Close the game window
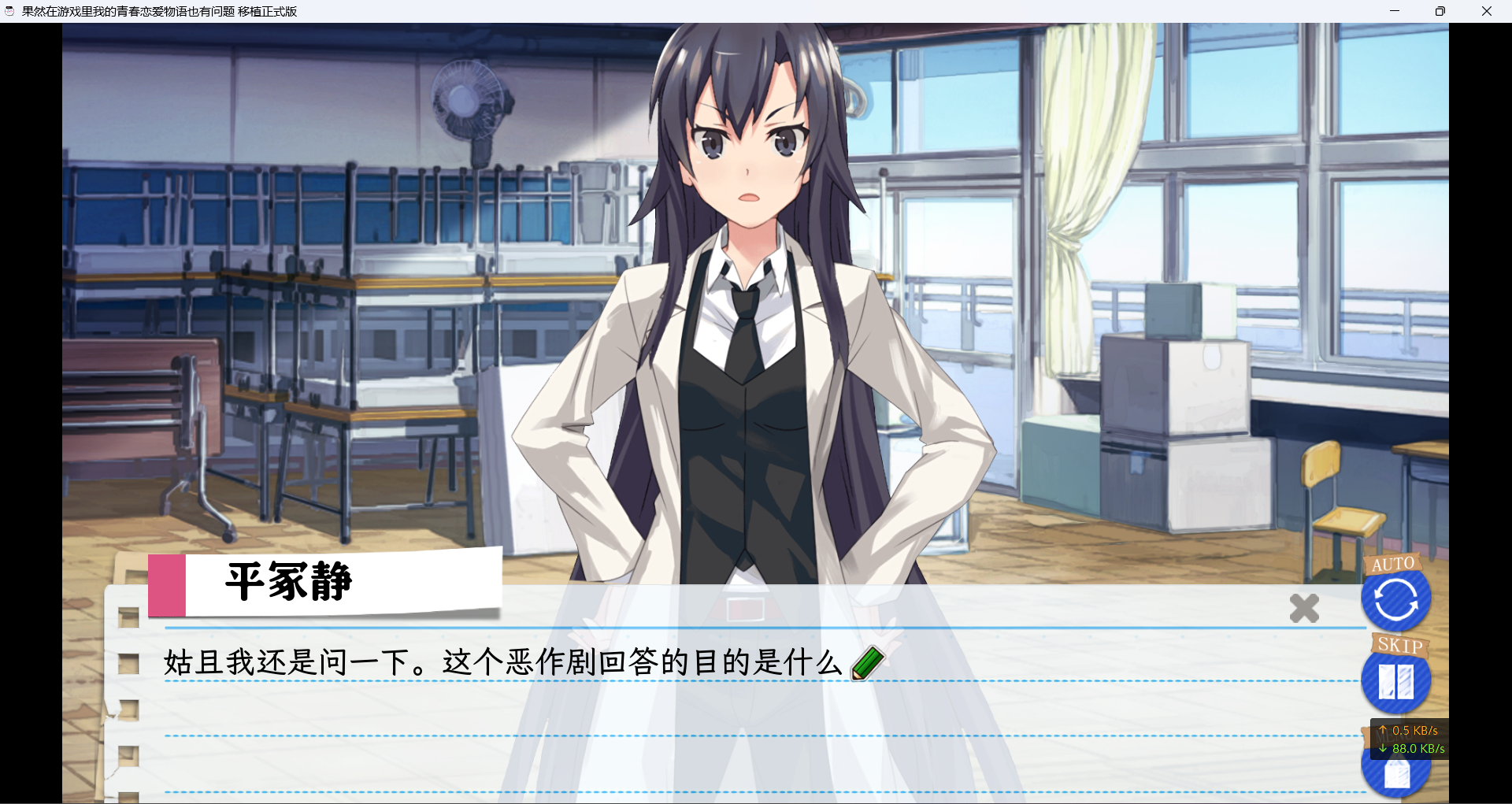The width and height of the screenshot is (1512, 804). tap(1486, 11)
